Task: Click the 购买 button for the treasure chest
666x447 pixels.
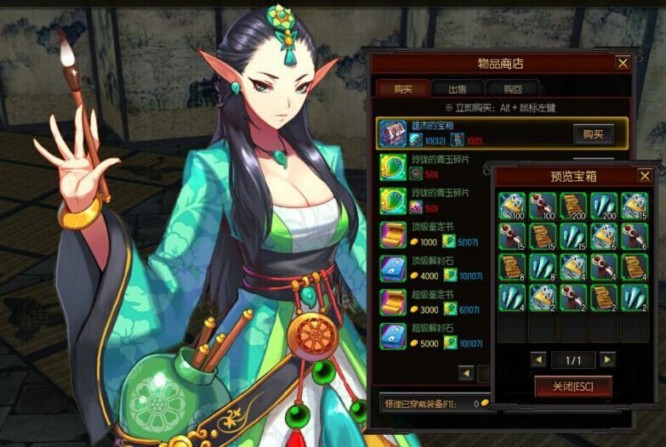Action: (x=592, y=134)
